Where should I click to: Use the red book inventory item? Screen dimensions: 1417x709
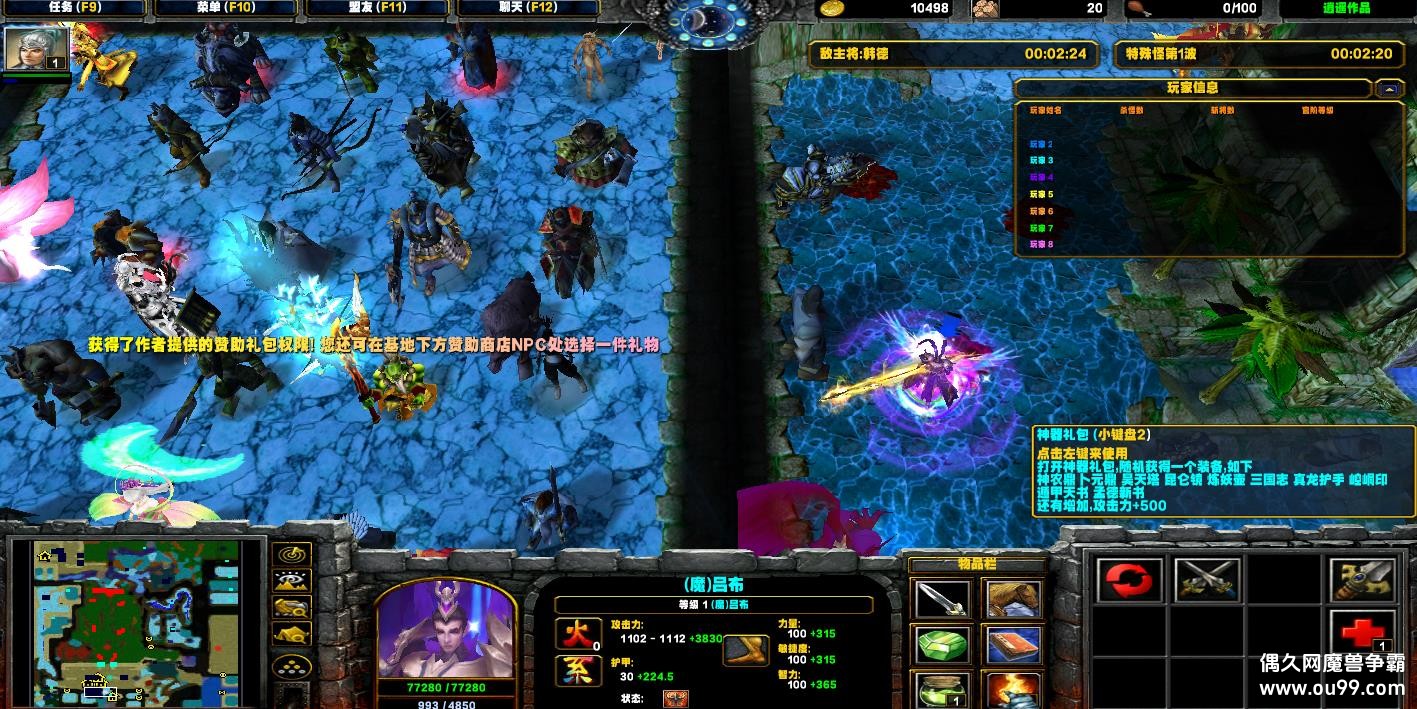click(x=1013, y=646)
